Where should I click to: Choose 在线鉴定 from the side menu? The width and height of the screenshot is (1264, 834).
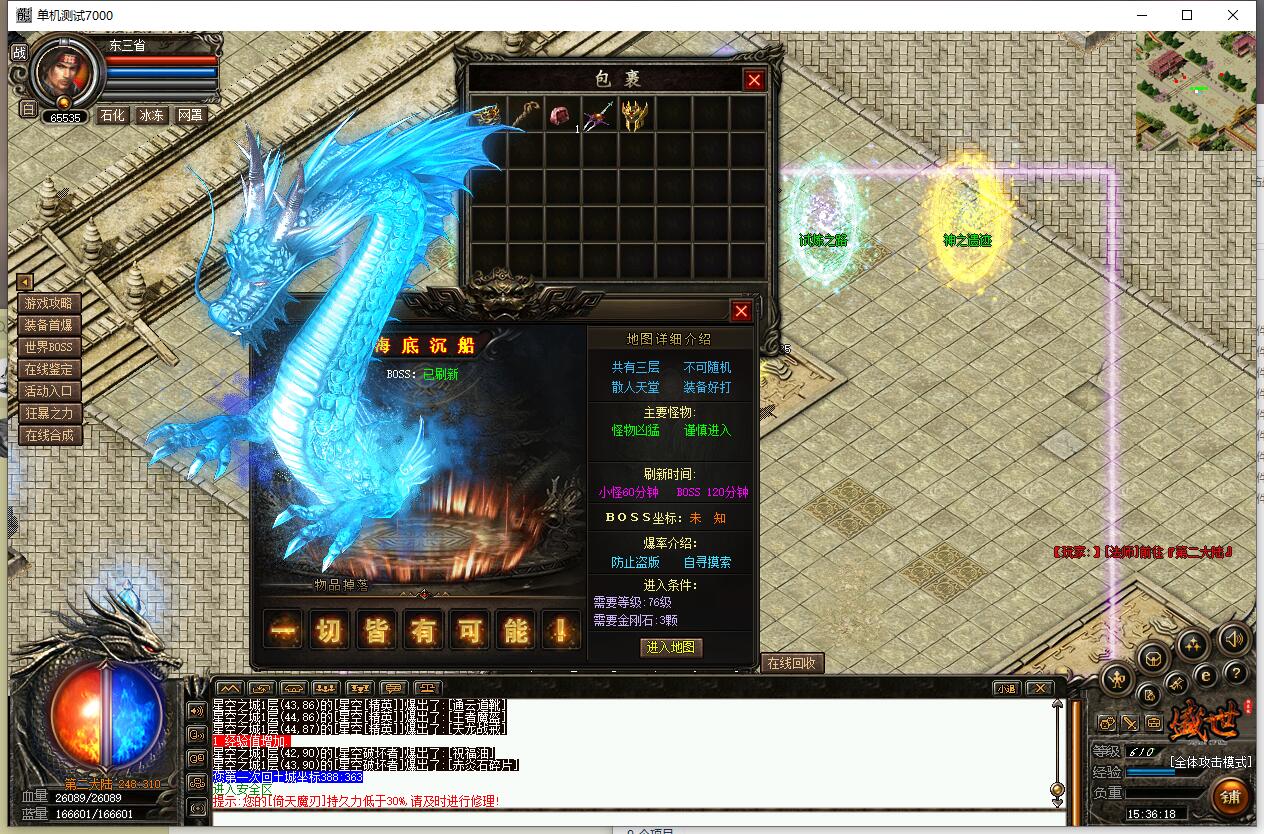pyautogui.click(x=49, y=369)
